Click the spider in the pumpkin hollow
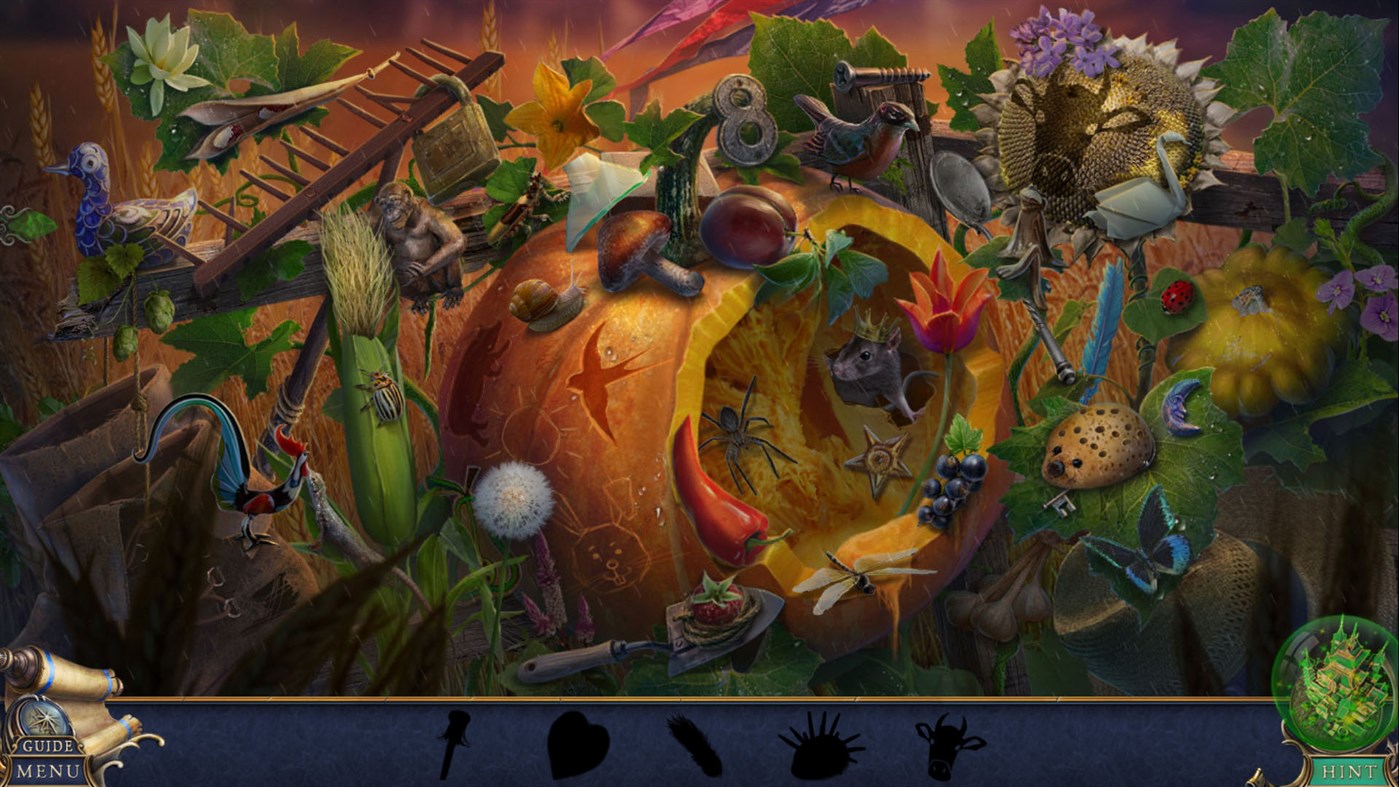The image size is (1399, 787). pos(737,437)
